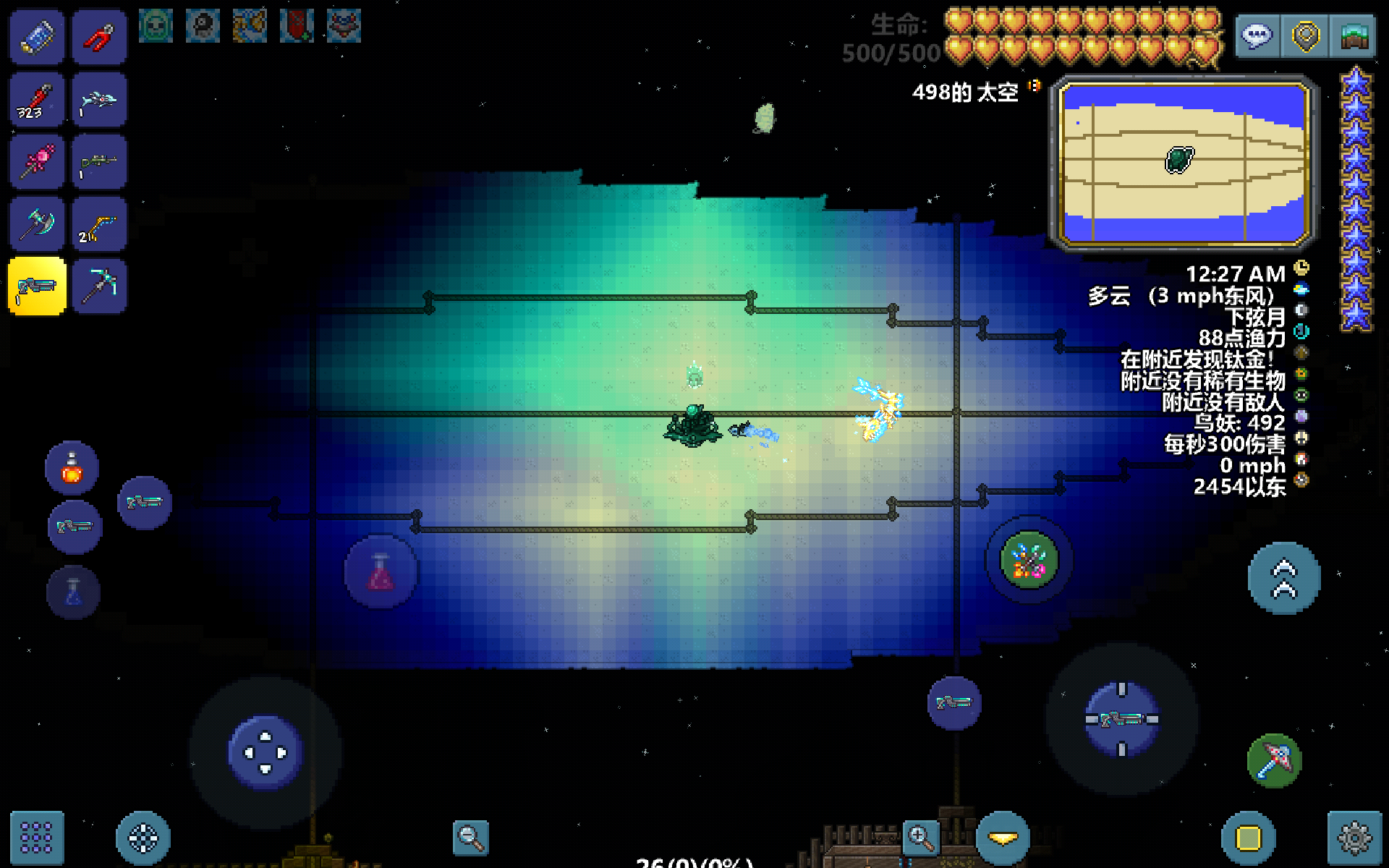1389x868 pixels.
Task: Open the map pin button
Action: 1306,36
